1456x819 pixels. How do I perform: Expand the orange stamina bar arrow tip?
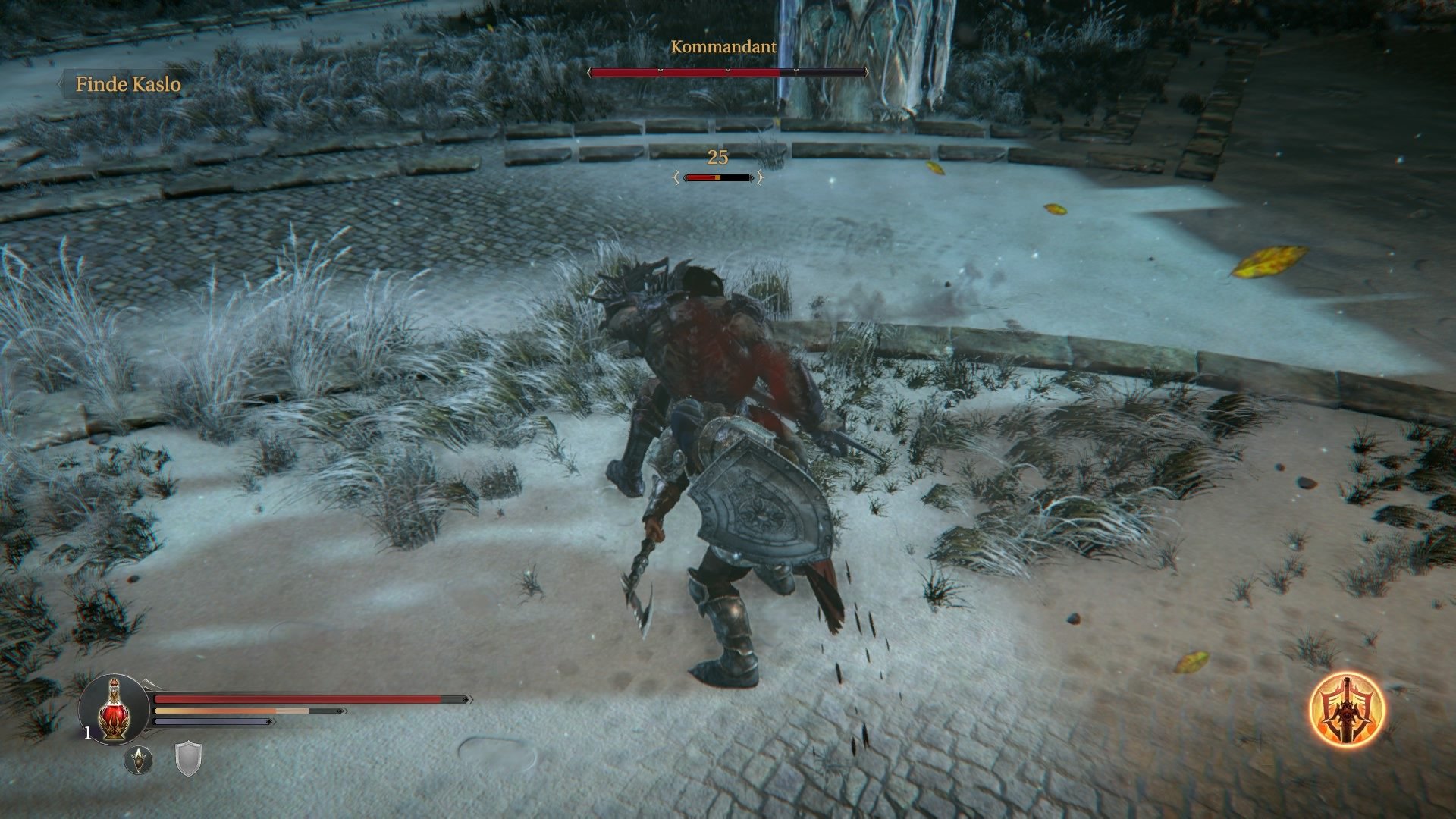point(341,711)
